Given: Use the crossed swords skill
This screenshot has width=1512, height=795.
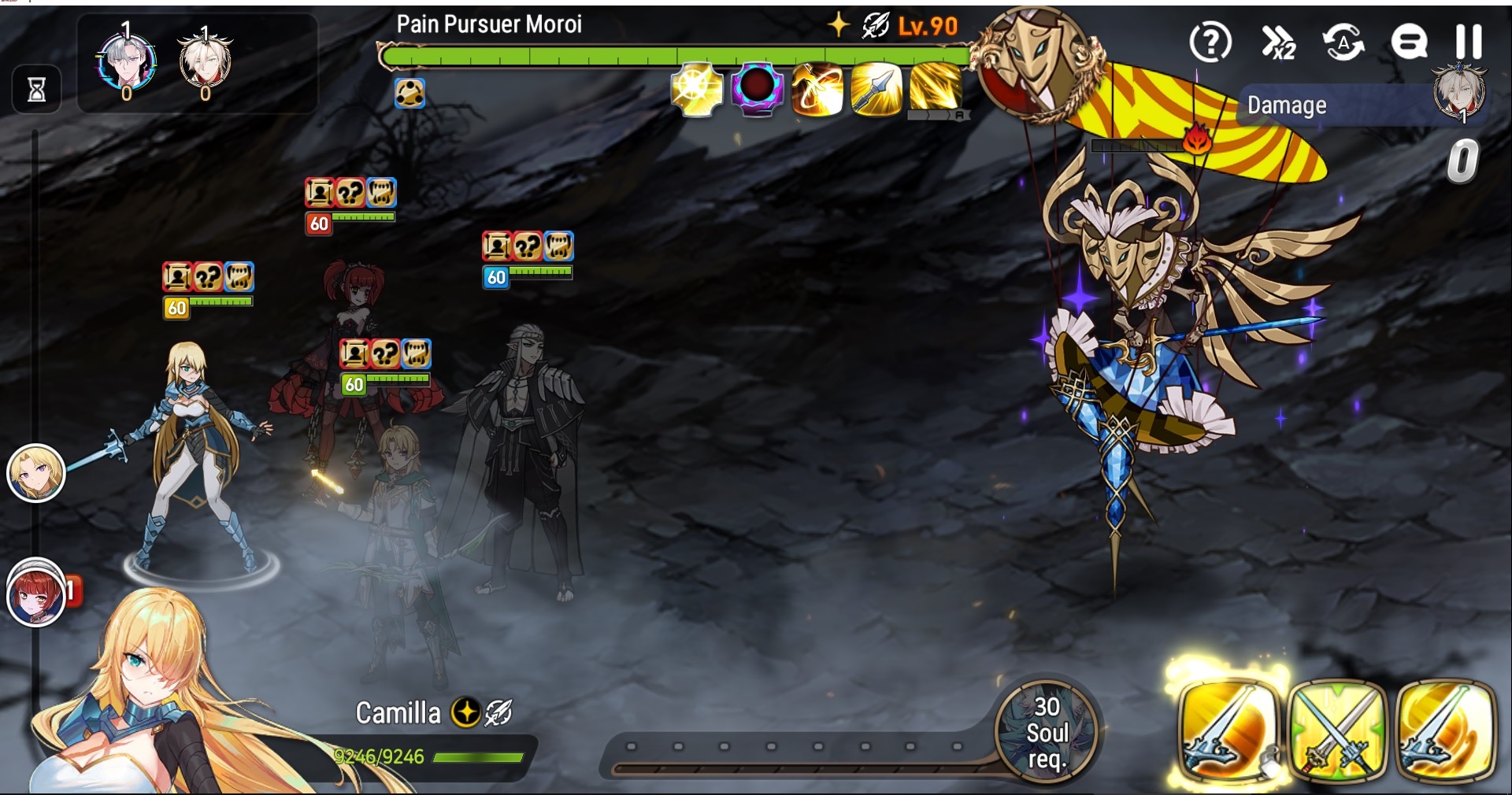Looking at the screenshot, I should [1337, 730].
